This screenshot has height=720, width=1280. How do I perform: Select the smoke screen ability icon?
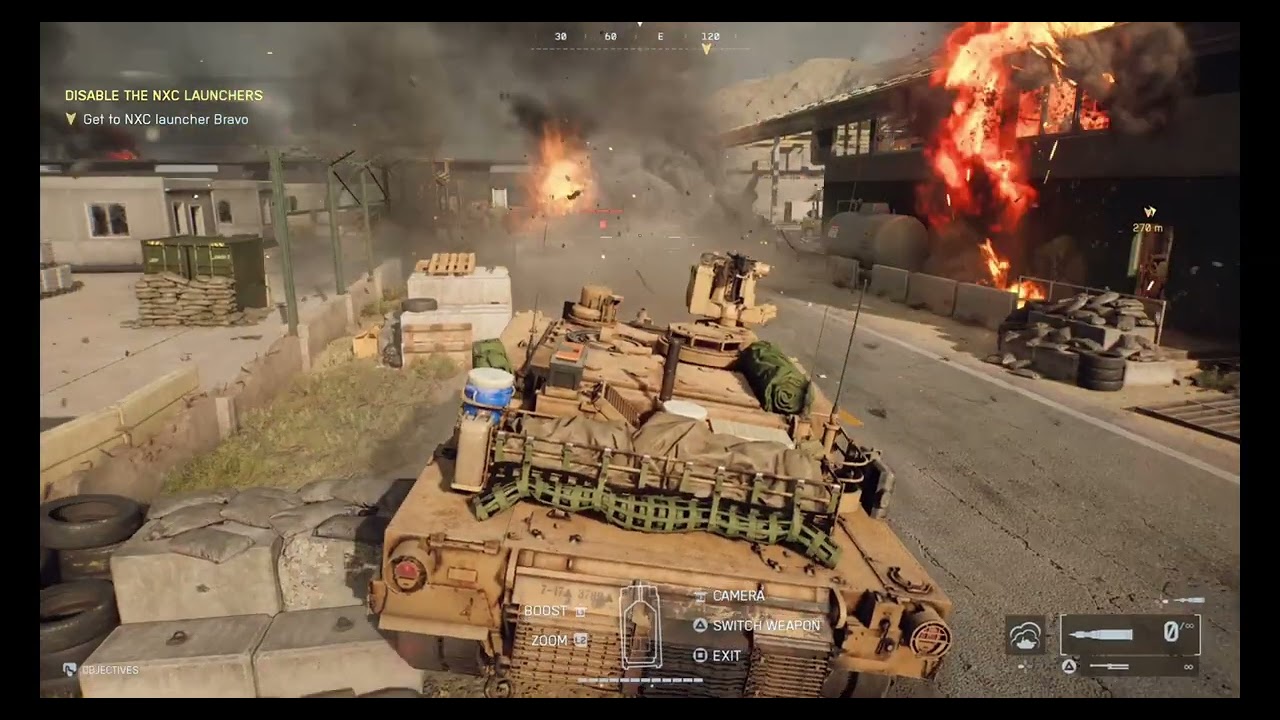click(1025, 634)
